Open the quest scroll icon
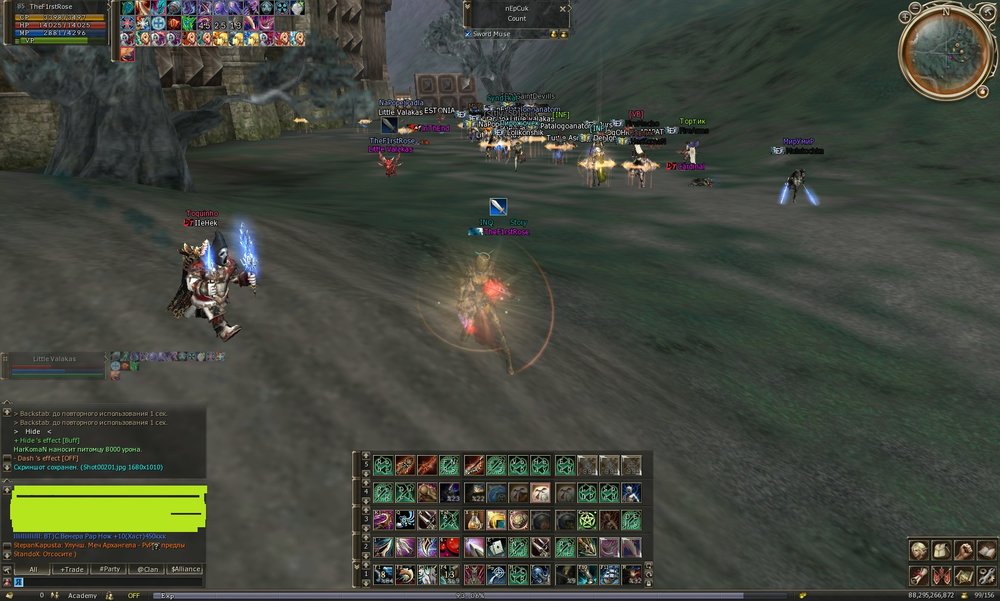Screen dimensions: 1000x601 click(918, 575)
